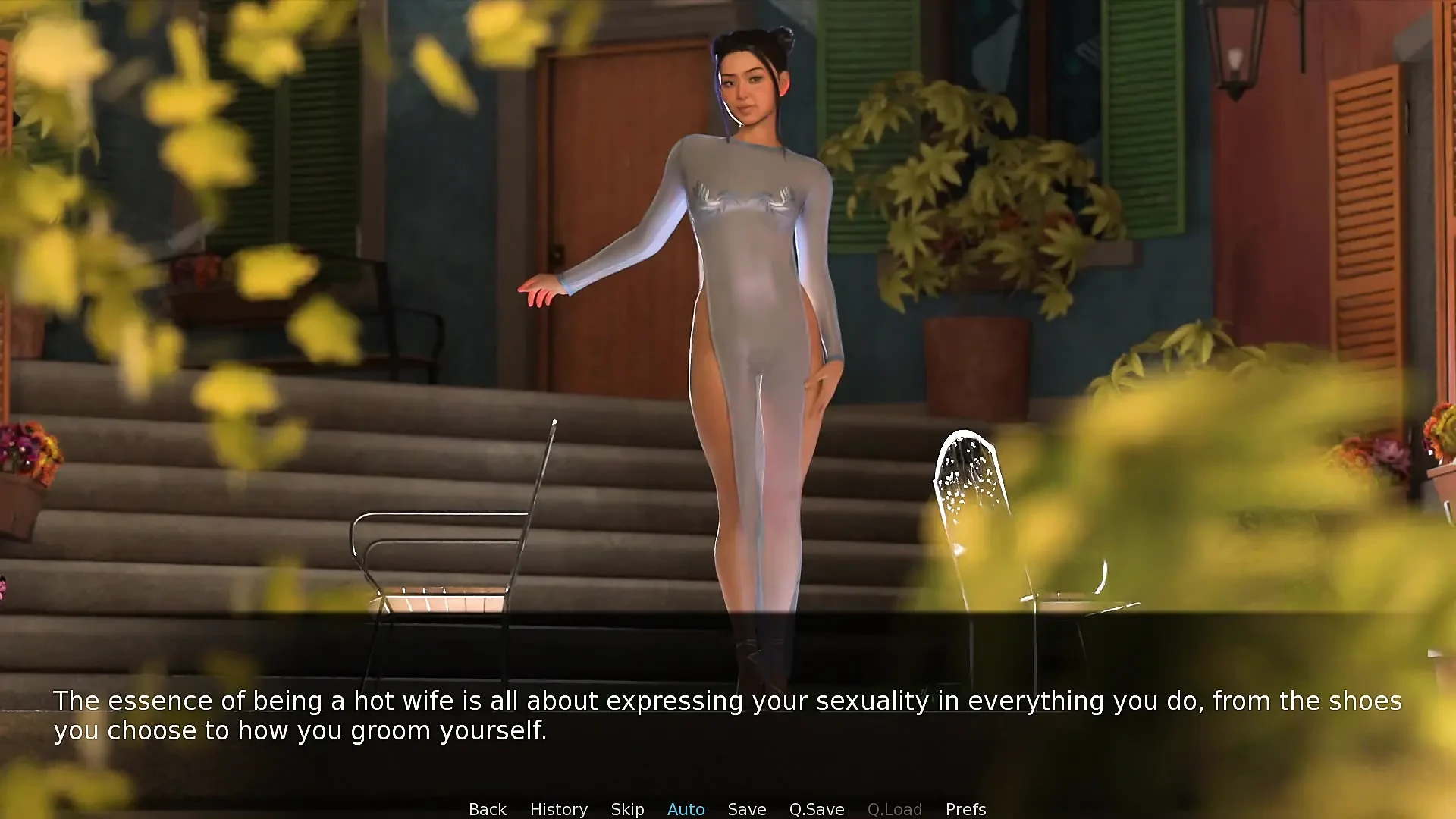Open the History log
The height and width of the screenshot is (819, 1456).
558,809
